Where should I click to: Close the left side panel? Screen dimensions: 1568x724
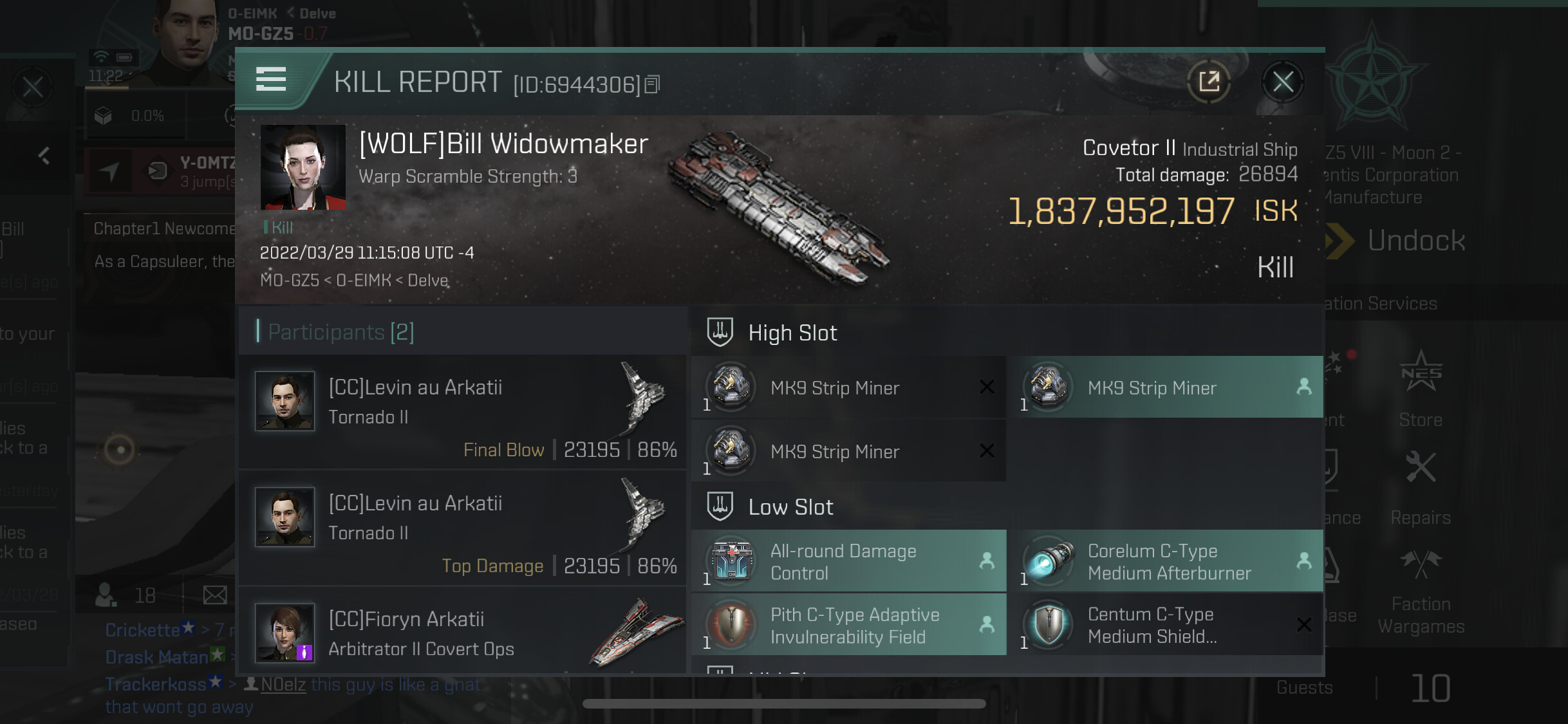click(33, 86)
